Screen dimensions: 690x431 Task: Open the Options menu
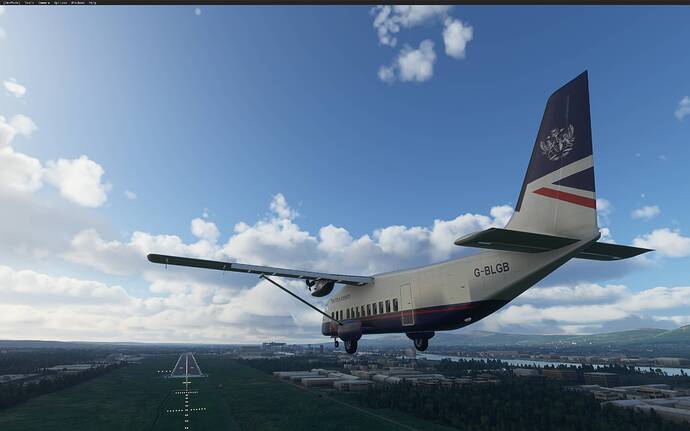62,3
